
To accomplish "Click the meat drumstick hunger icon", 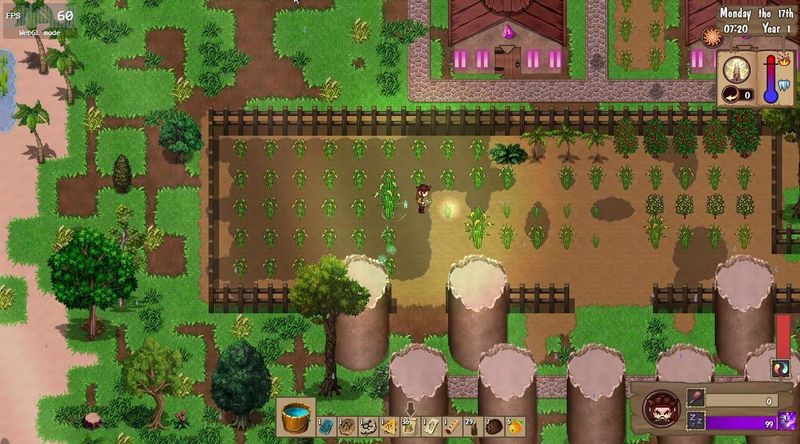I will [697, 399].
